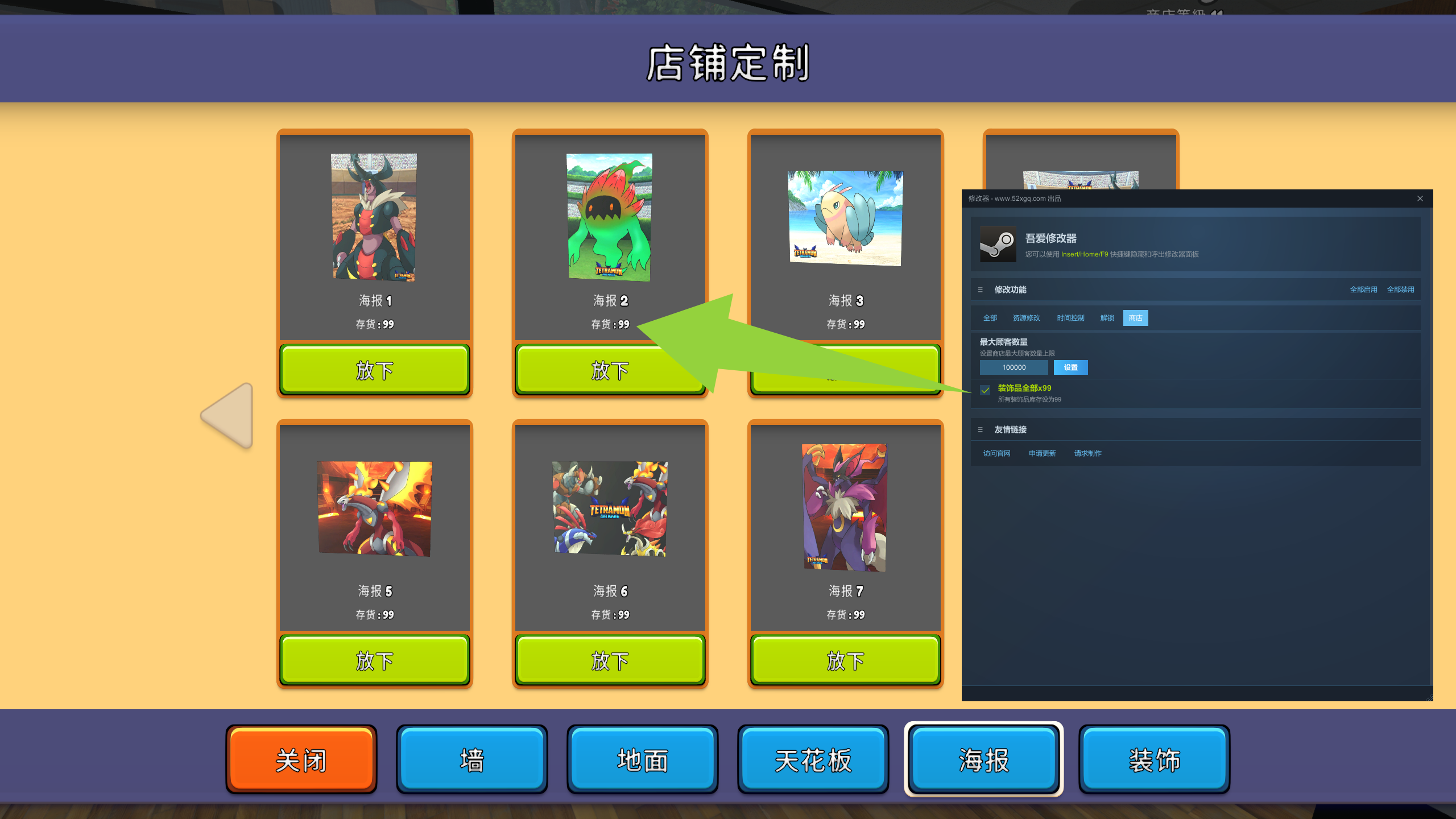Switch to the 资源修改 cheat tab
Screen dimensions: 1456x819
1026,317
